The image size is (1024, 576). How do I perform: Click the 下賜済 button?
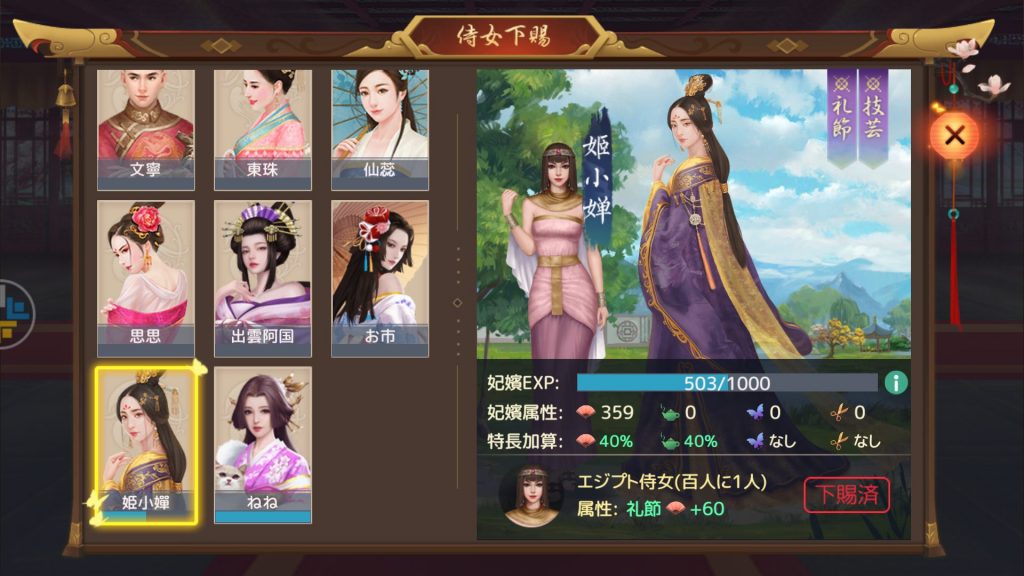tap(846, 494)
